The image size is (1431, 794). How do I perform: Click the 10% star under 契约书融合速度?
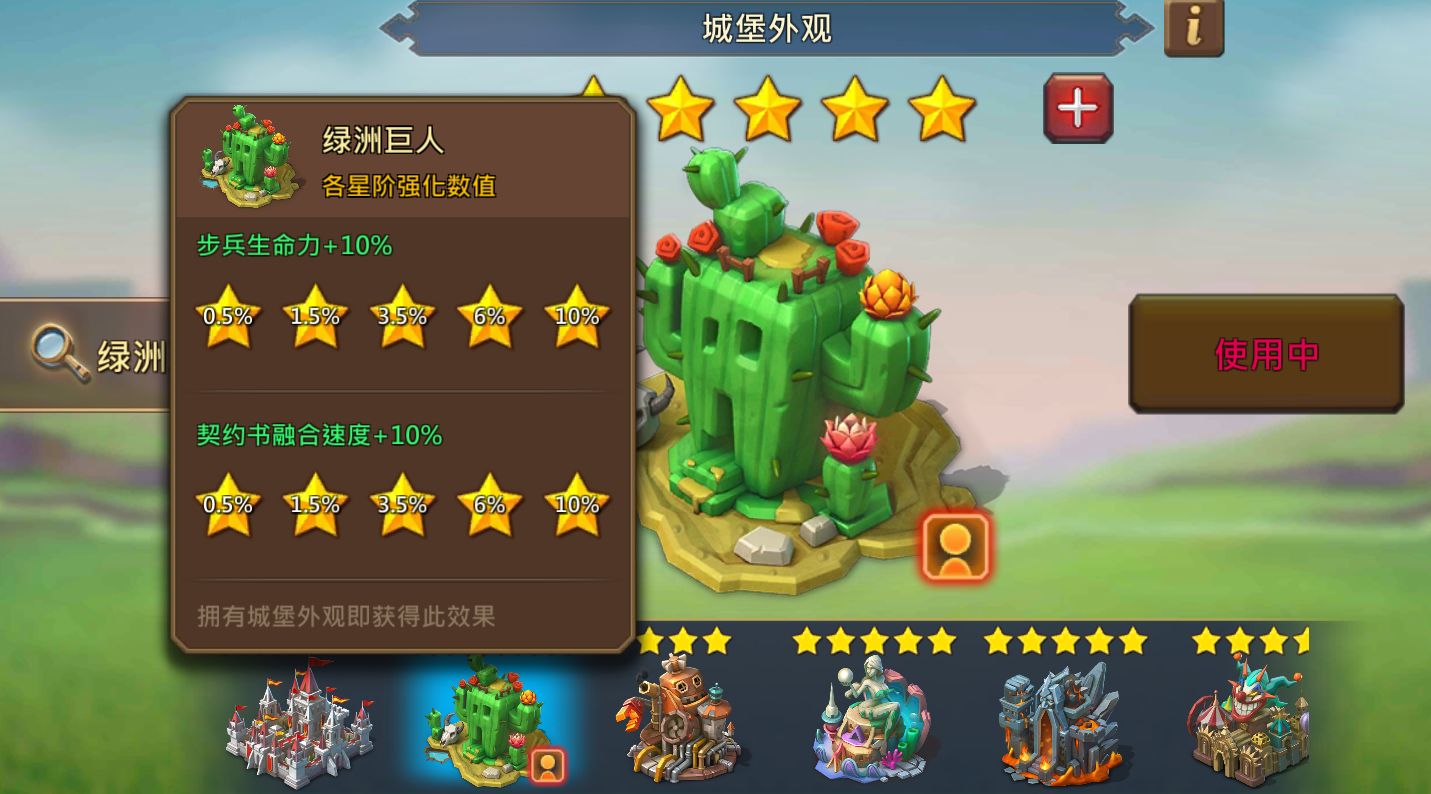pyautogui.click(x=576, y=508)
